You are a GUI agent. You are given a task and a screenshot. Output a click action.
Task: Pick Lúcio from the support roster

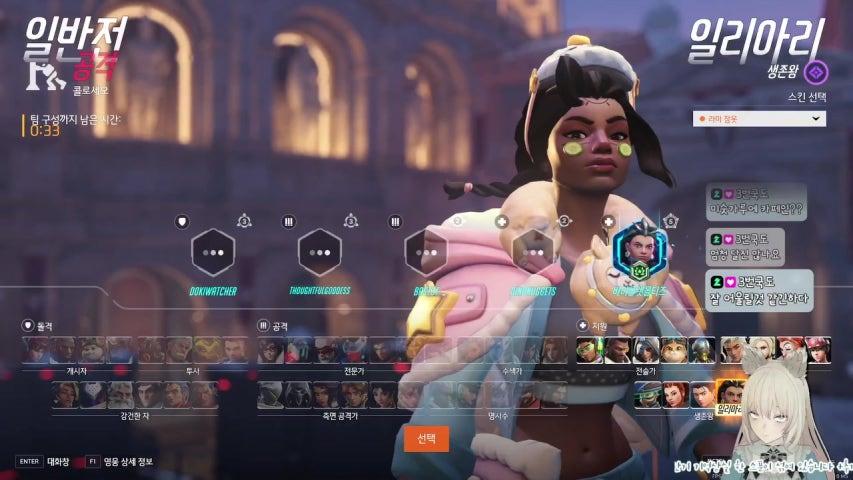(x=589, y=349)
